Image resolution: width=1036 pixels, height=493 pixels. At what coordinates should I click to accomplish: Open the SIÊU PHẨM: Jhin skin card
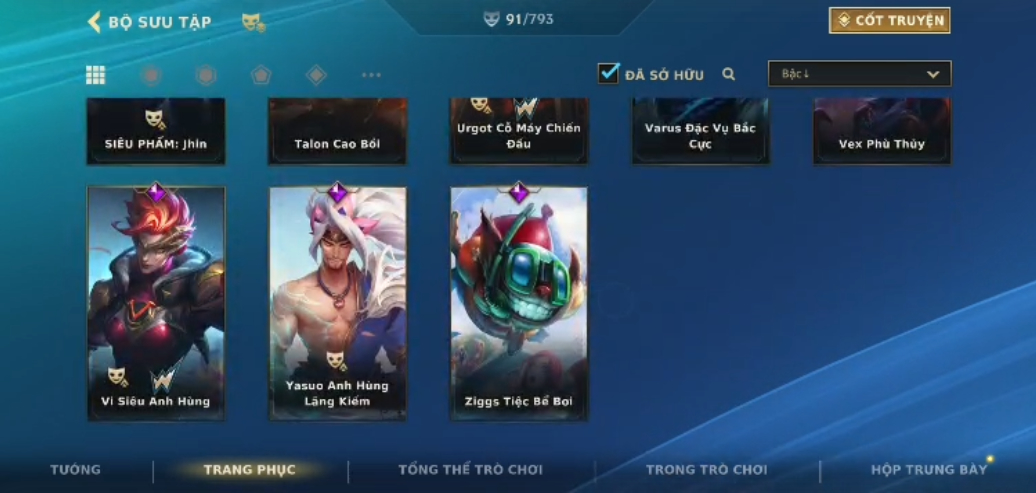(x=156, y=131)
